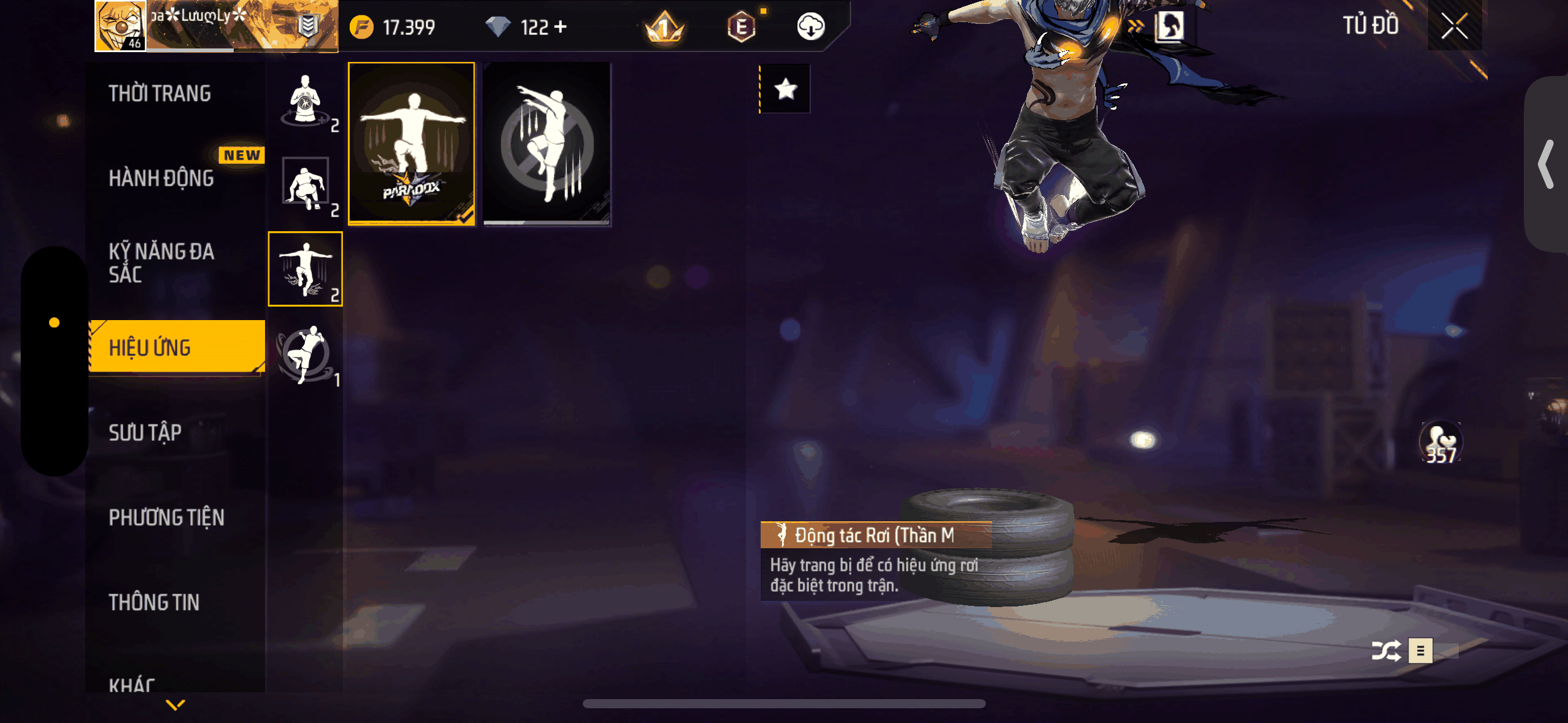Select the selected falling-pose subcategory icon
1568x723 pixels.
pos(305,269)
